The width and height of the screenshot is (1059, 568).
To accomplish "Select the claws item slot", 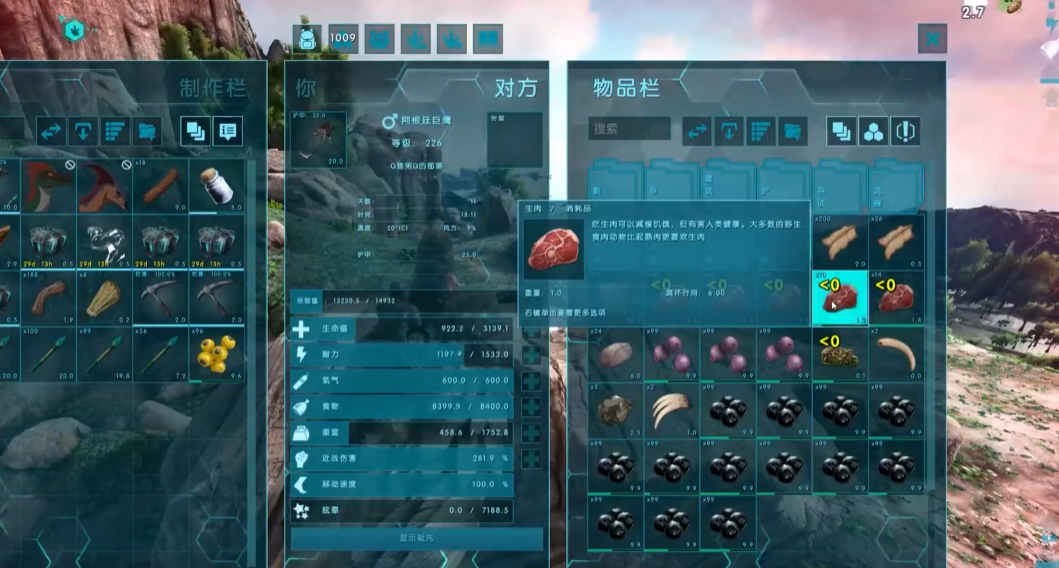I will pyautogui.click(x=671, y=409).
